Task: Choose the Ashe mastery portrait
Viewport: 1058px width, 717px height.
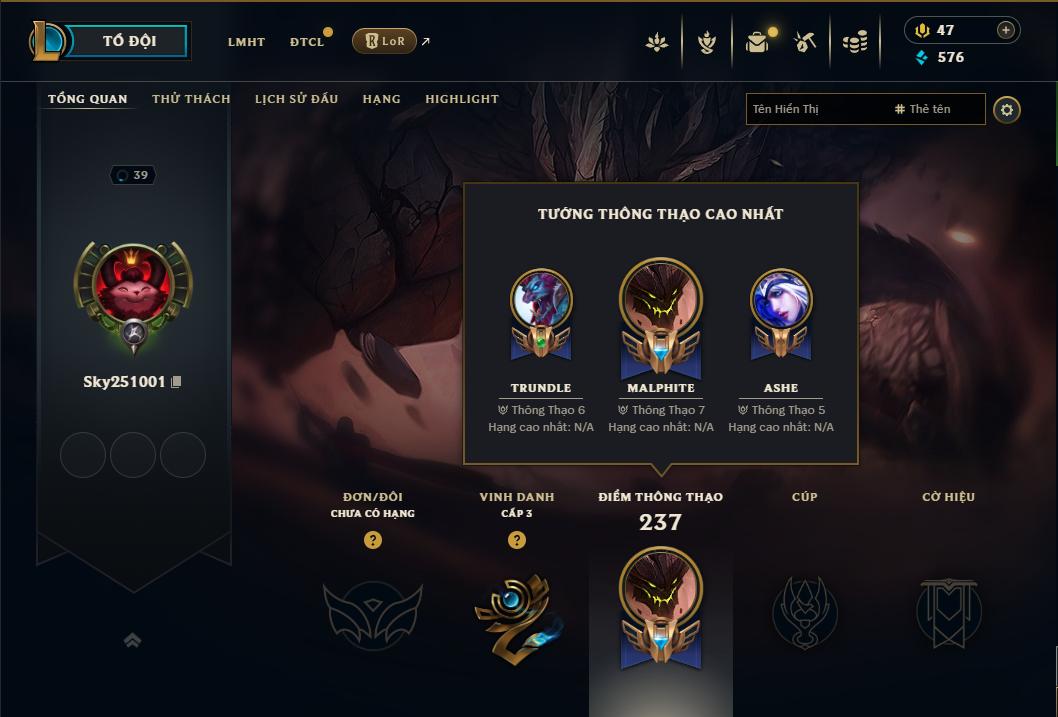Action: tap(780, 299)
